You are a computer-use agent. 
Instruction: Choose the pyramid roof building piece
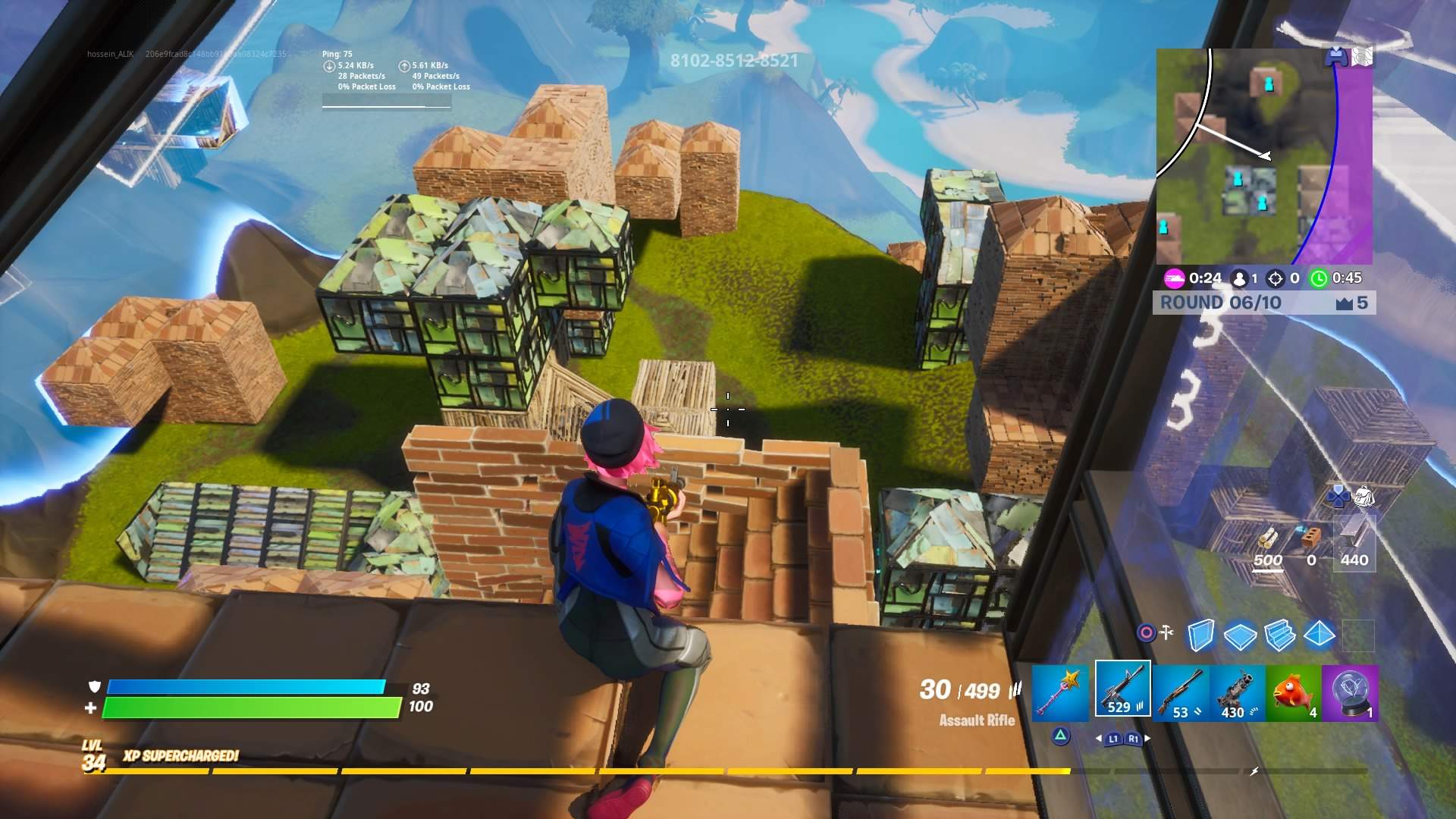[x=1319, y=634]
